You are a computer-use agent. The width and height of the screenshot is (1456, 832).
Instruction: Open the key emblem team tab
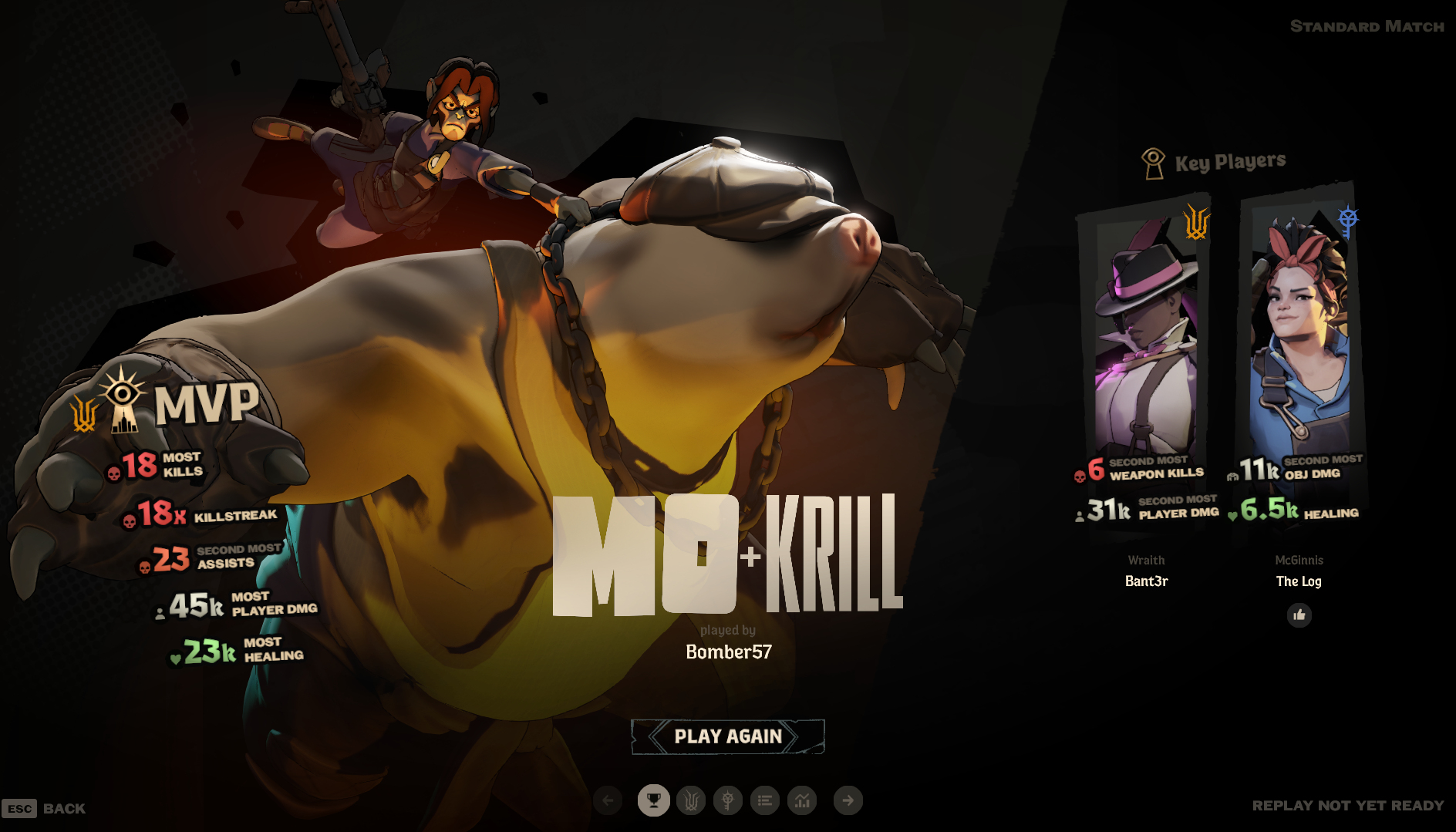727,800
